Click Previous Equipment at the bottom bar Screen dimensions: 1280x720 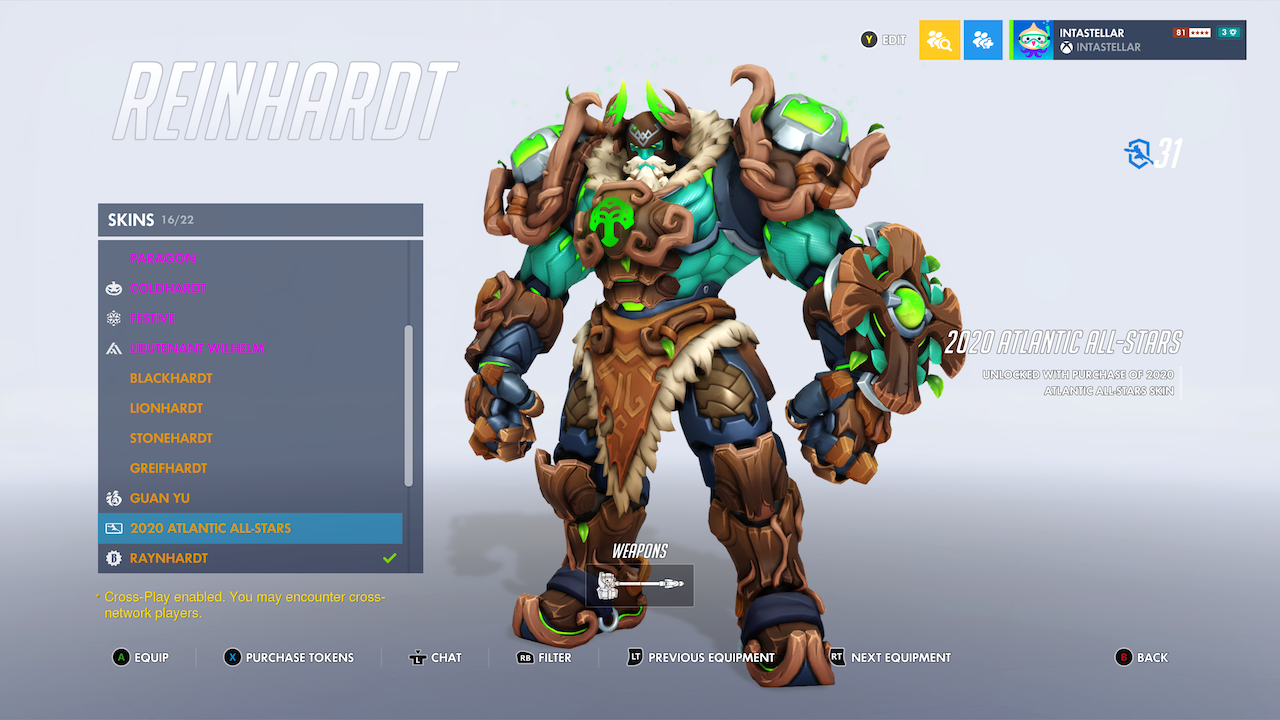point(700,657)
